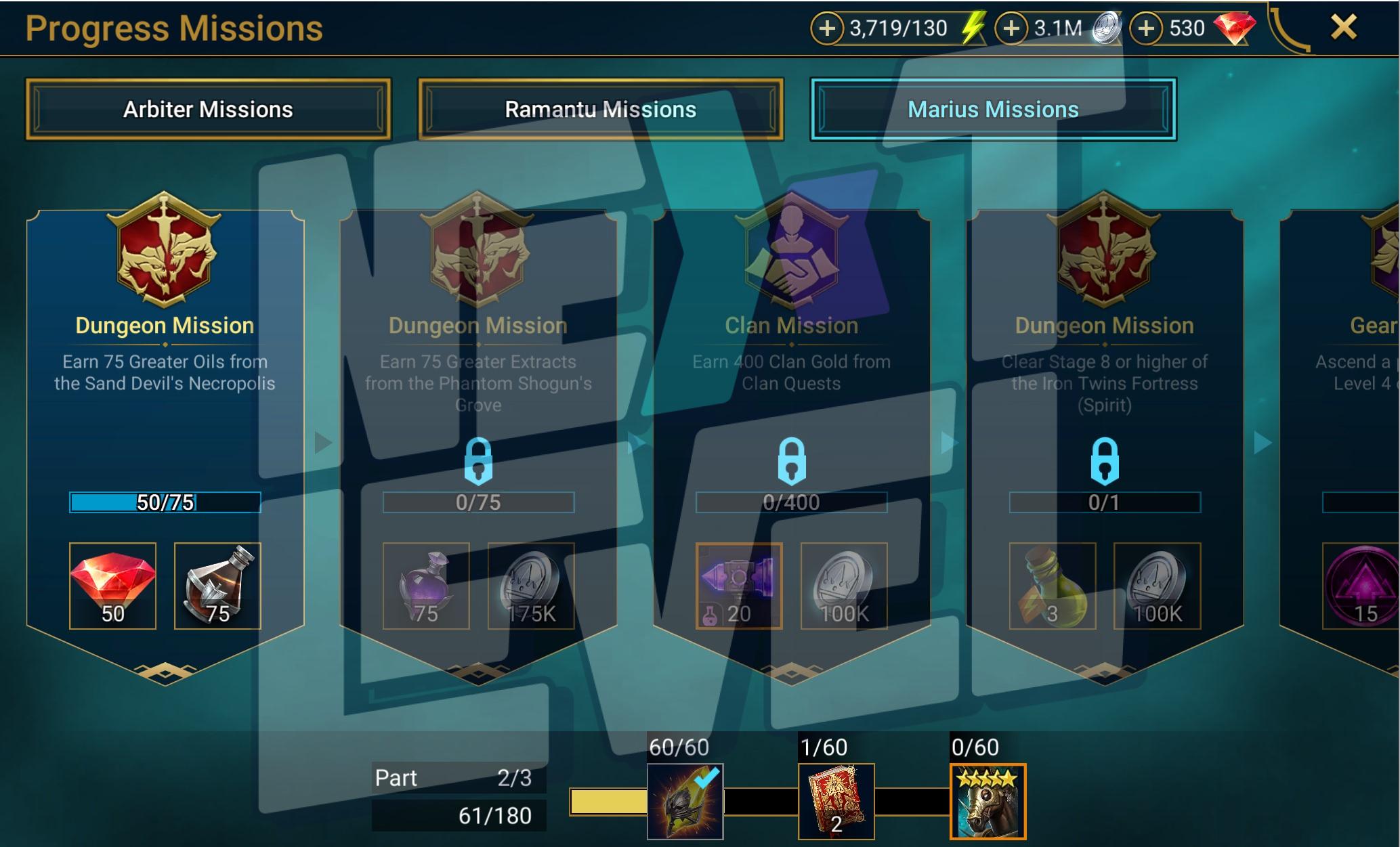View the claimed helmet milestone reward

click(x=685, y=802)
